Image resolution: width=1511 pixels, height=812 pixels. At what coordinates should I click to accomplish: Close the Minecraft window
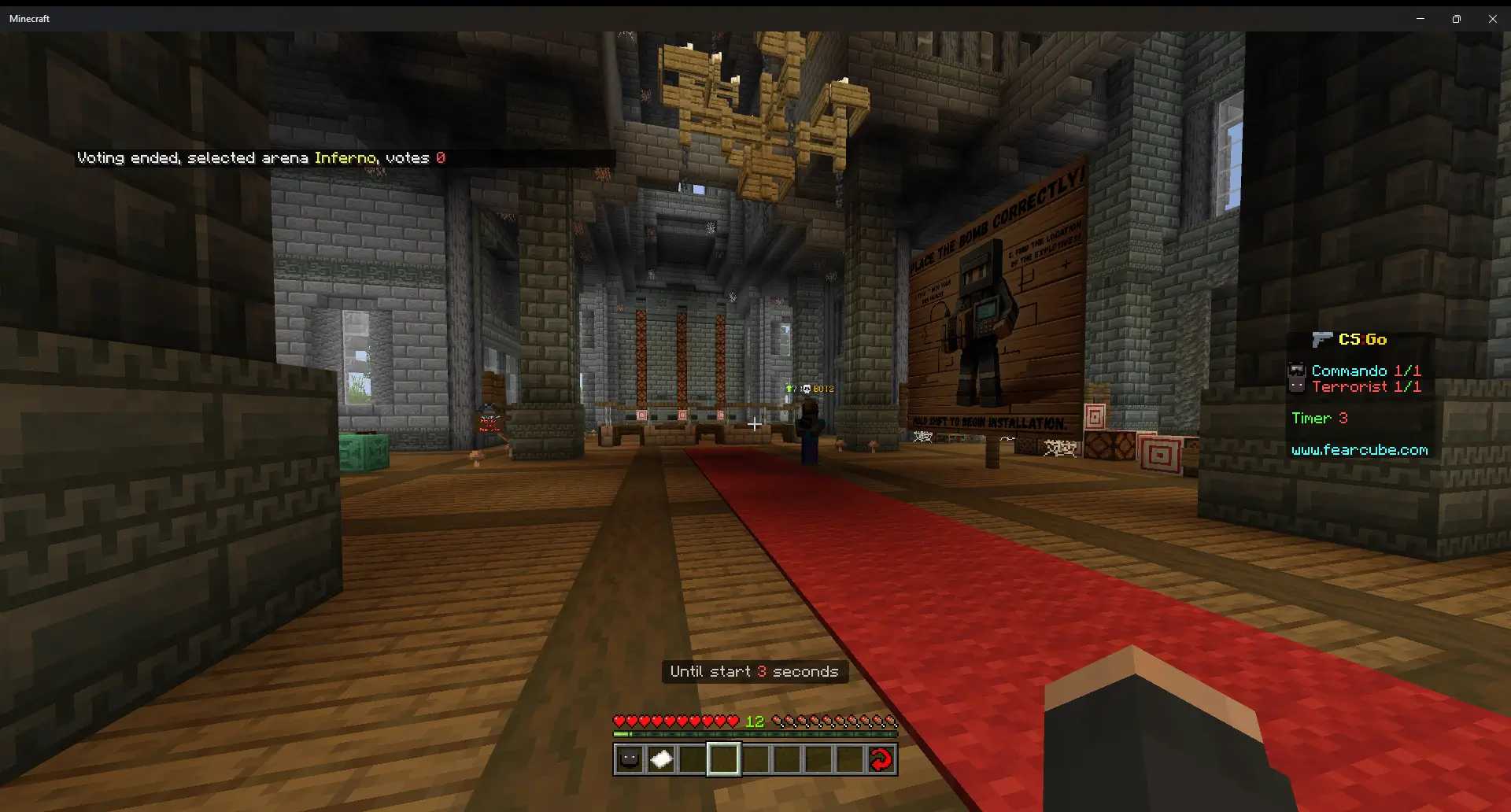pyautogui.click(x=1492, y=19)
